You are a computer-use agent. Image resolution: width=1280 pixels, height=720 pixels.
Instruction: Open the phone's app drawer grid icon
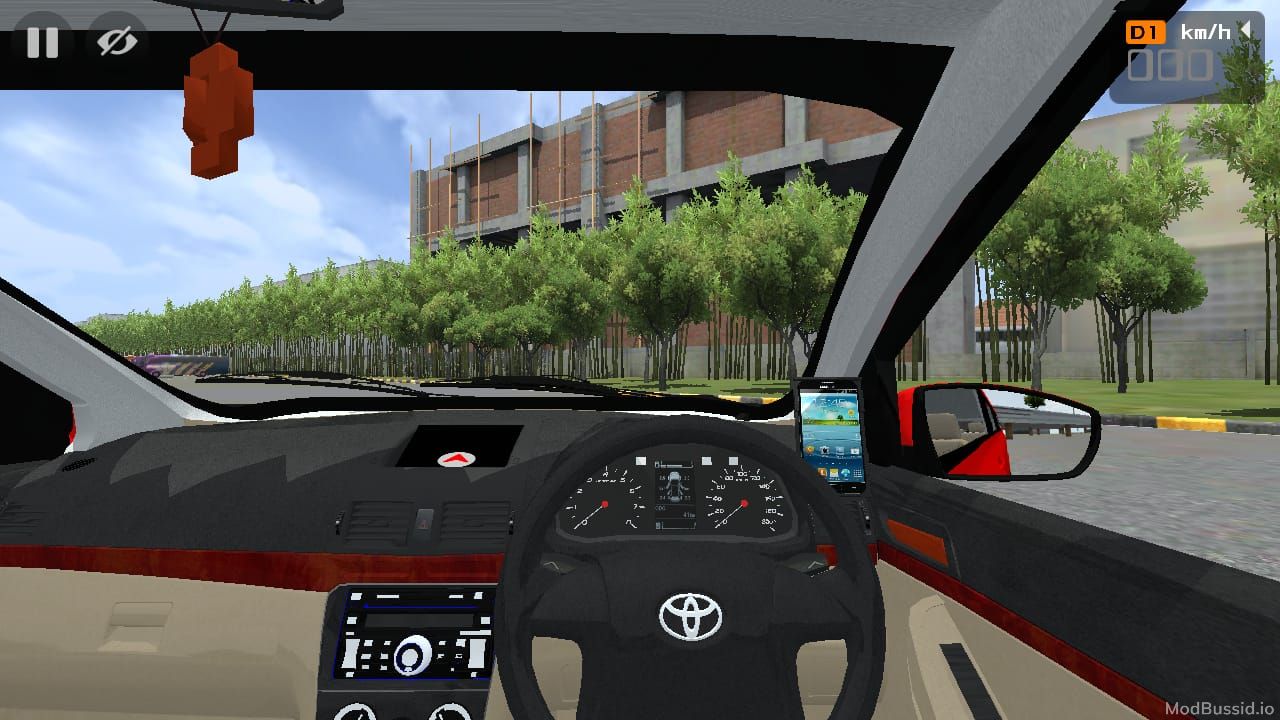[x=857, y=471]
